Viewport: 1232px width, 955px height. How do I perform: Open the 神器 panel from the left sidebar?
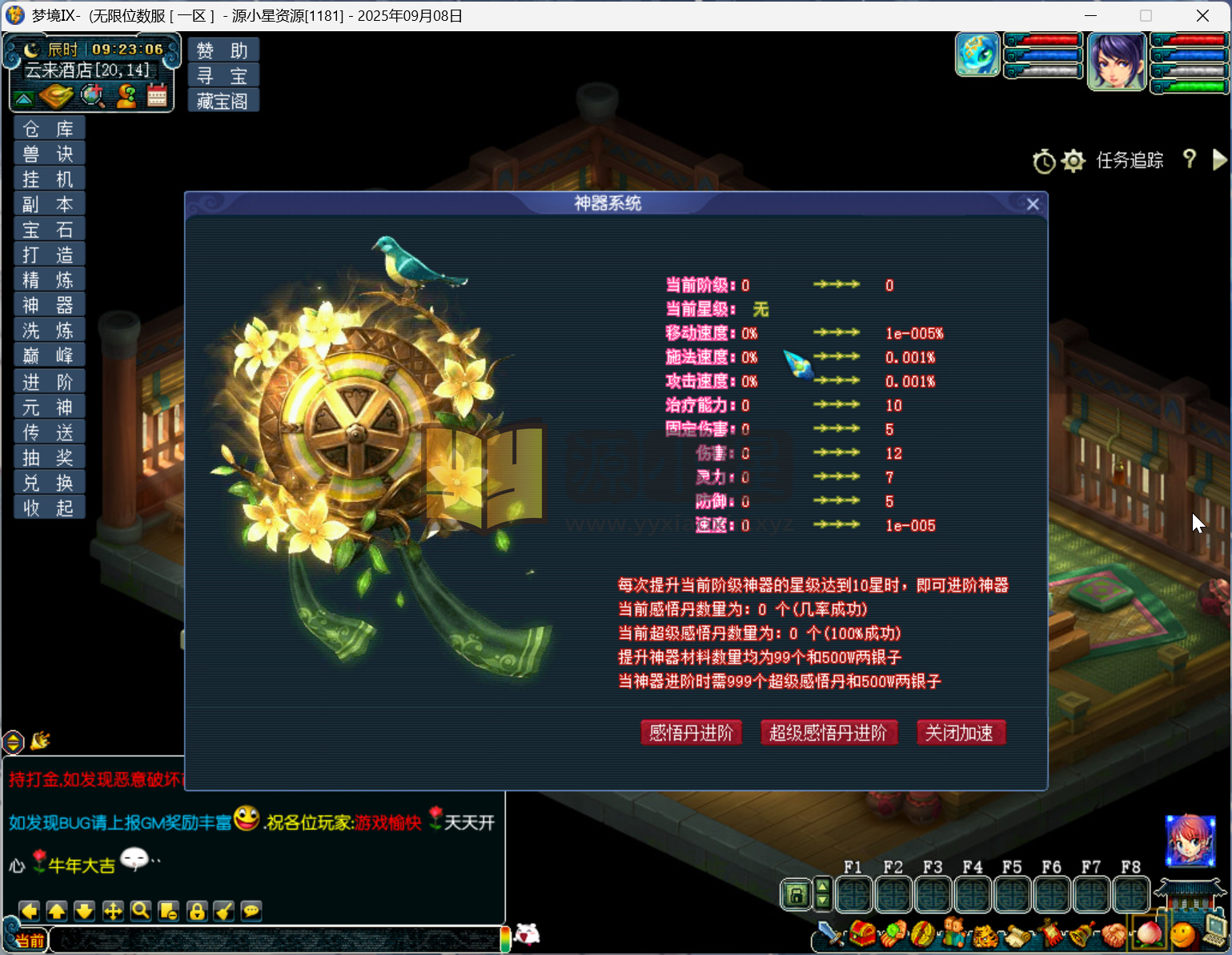point(49,305)
